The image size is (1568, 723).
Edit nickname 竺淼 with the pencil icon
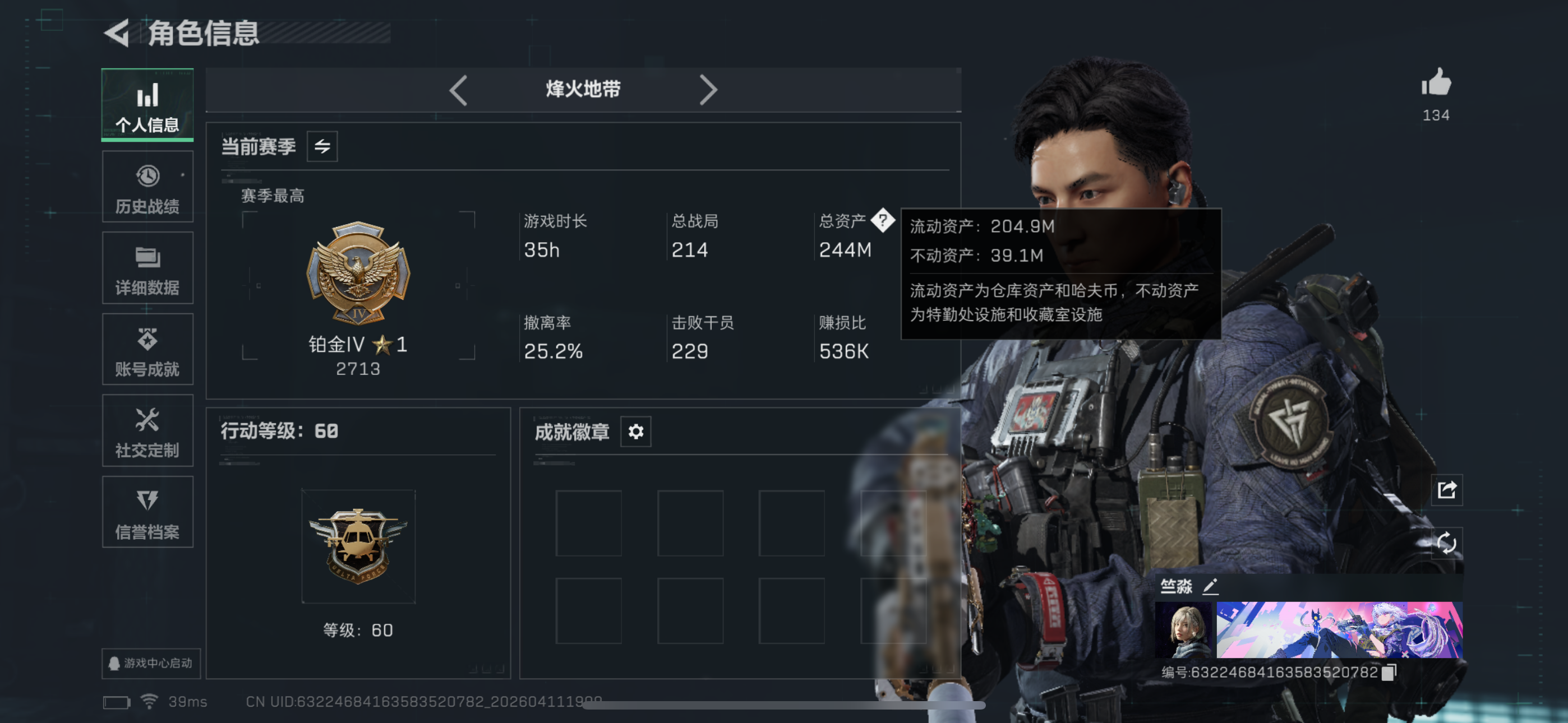click(x=1212, y=587)
